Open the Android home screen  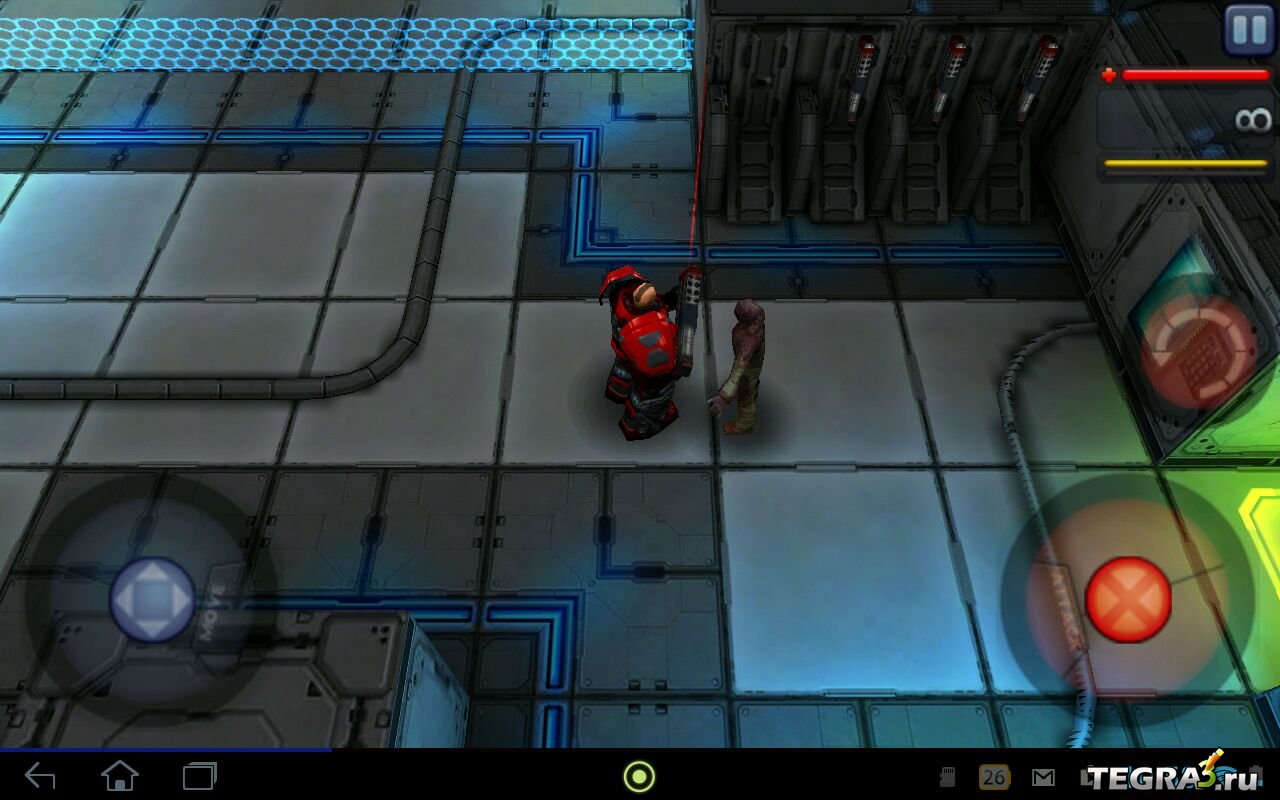pos(120,776)
